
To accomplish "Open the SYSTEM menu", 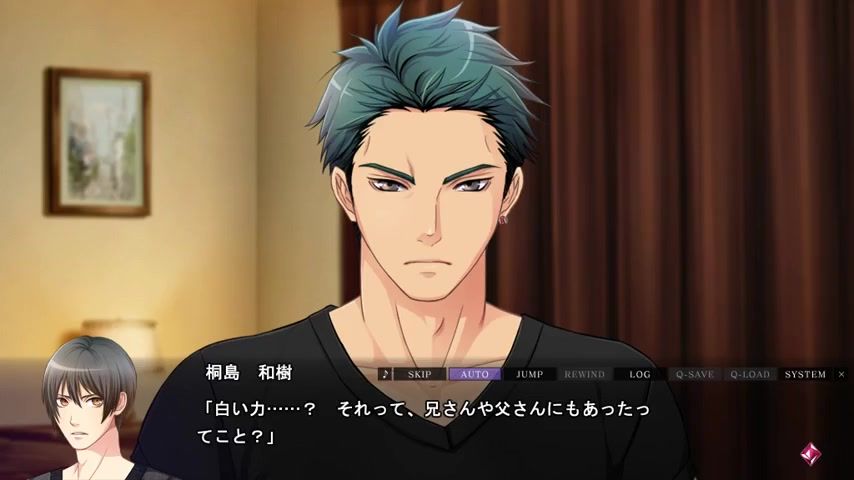I will (805, 374).
